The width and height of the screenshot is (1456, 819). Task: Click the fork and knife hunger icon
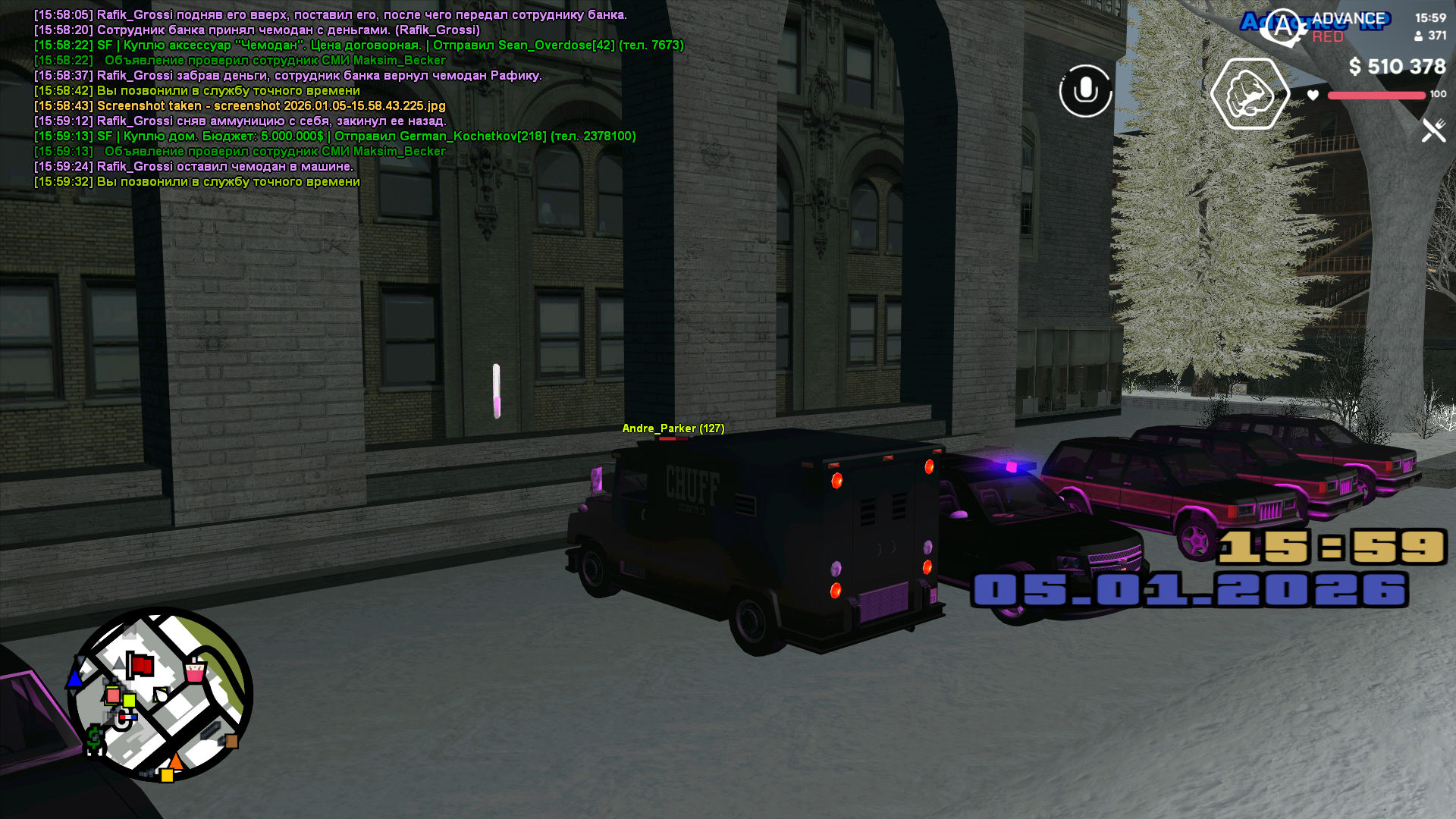pos(1433,130)
